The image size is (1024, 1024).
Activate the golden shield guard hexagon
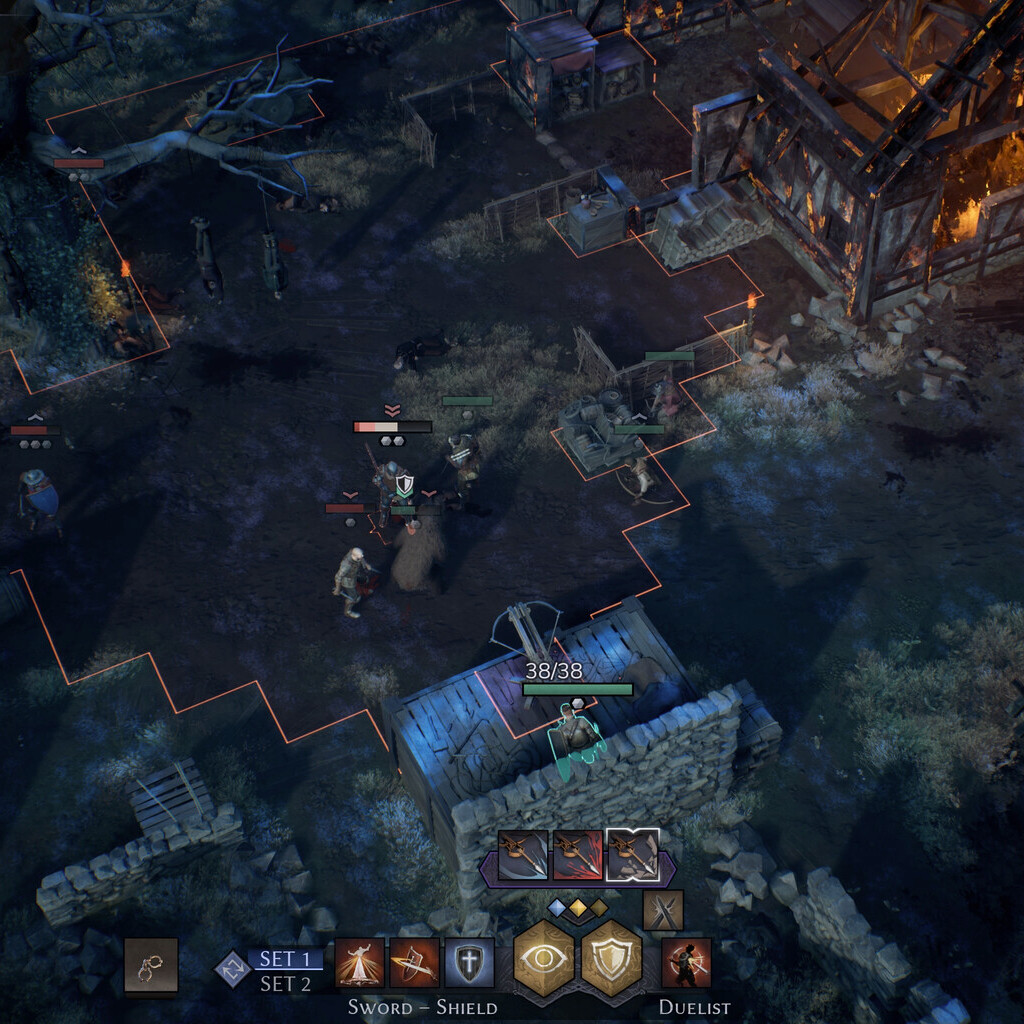point(611,959)
